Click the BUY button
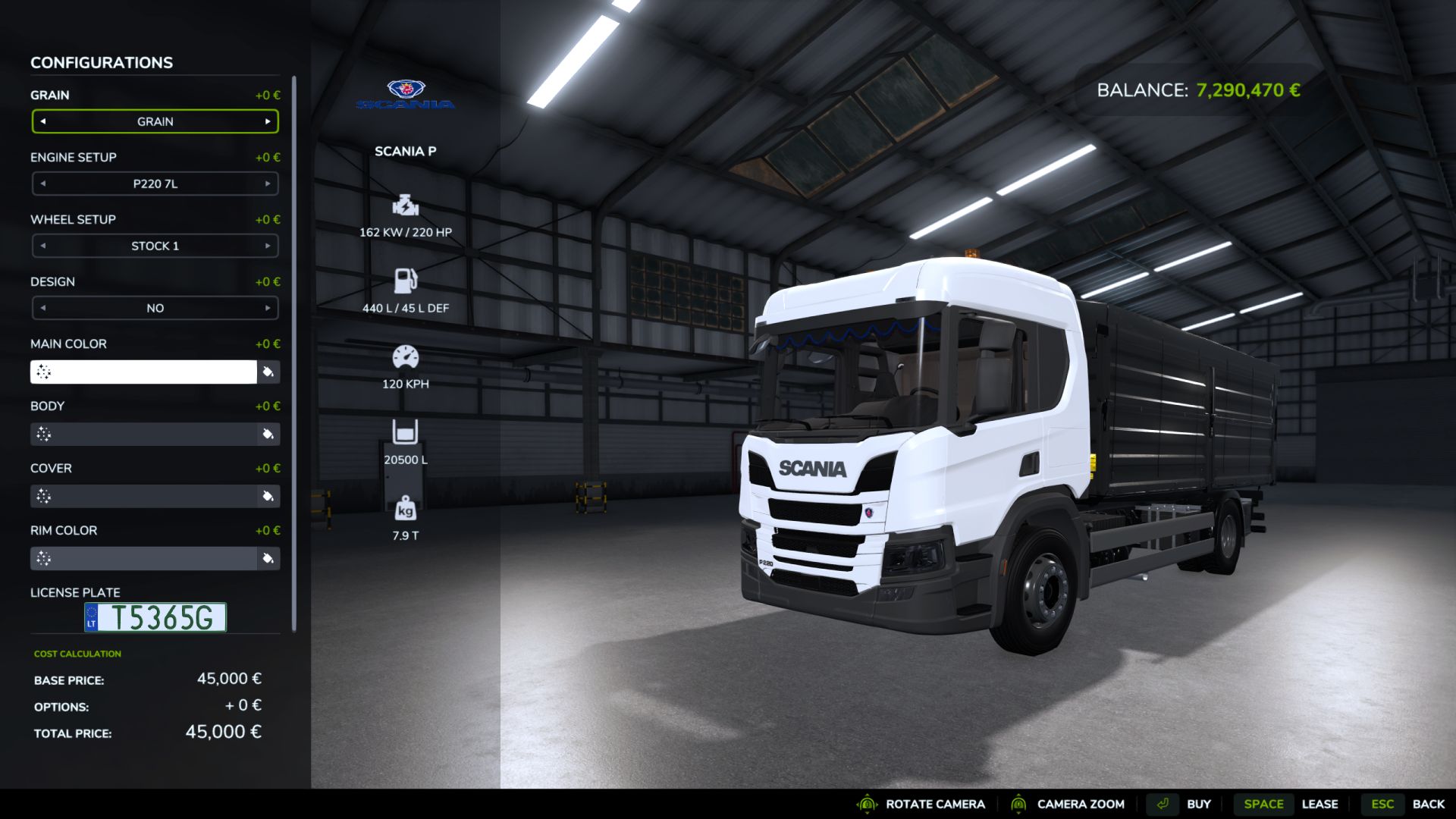Viewport: 1456px width, 819px height. (1199, 804)
